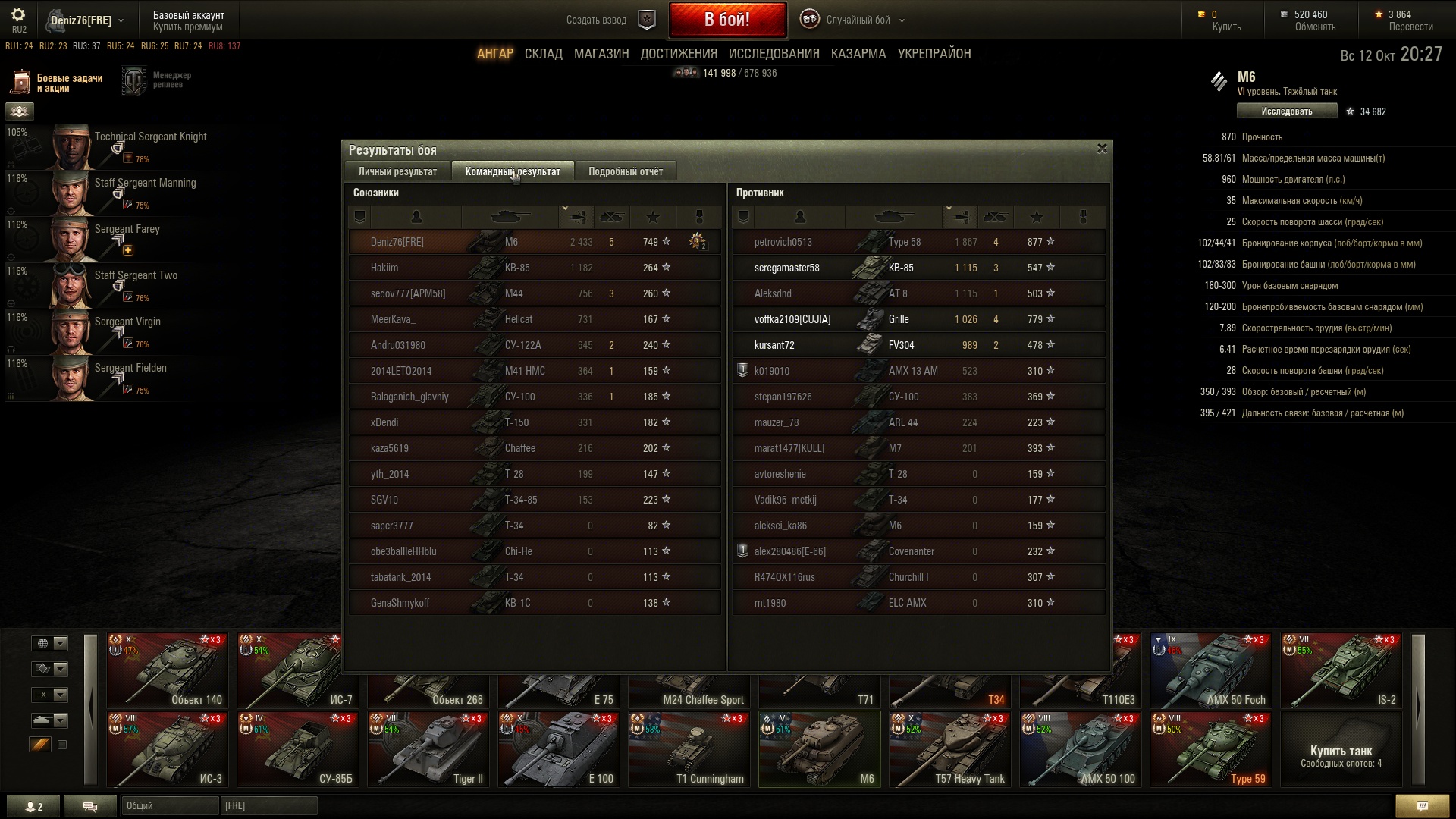The image size is (1456, 819).
Task: Select the Tiger II tank in carousel
Action: click(430, 749)
